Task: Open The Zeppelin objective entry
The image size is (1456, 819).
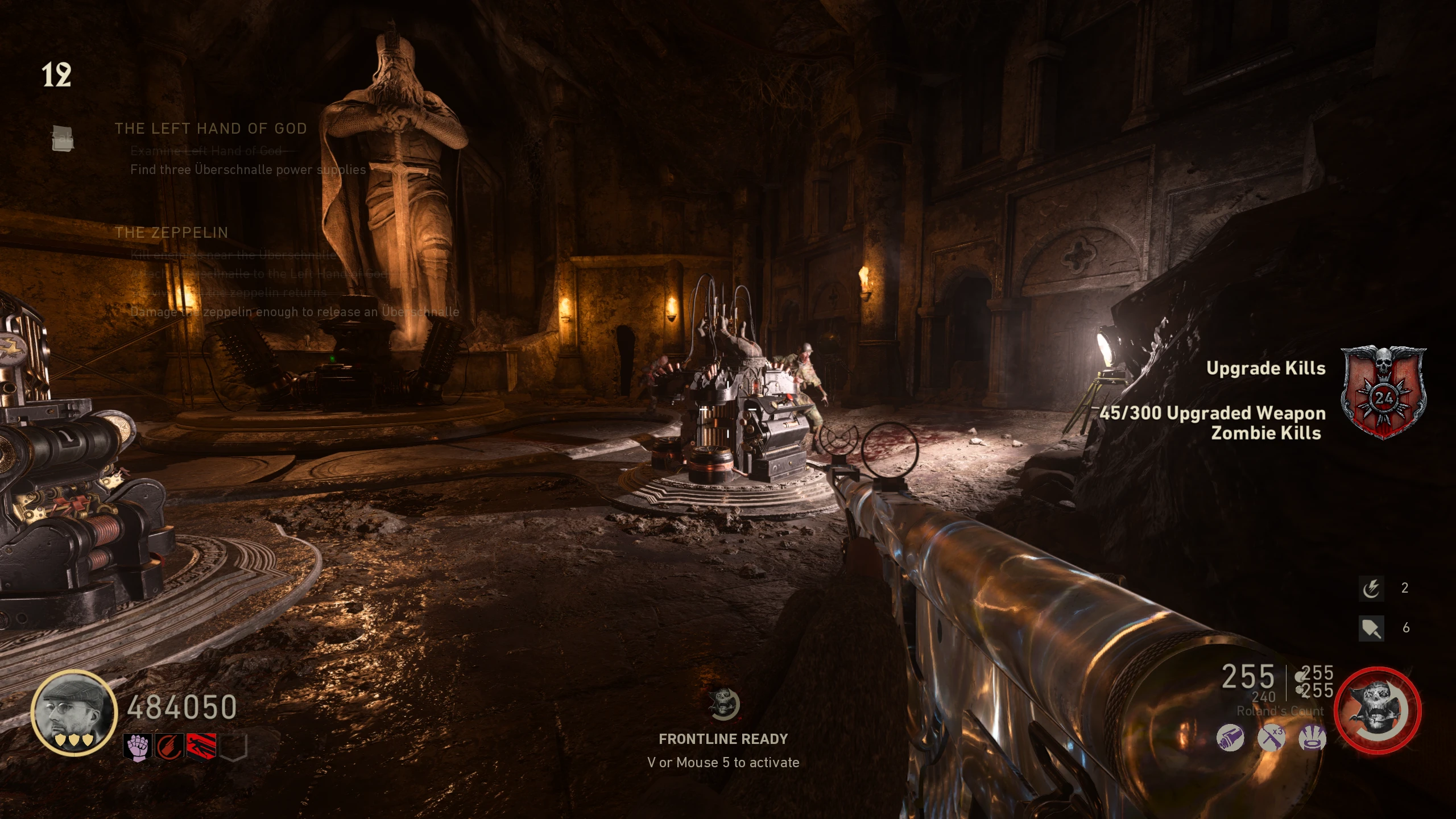Action: point(171,233)
